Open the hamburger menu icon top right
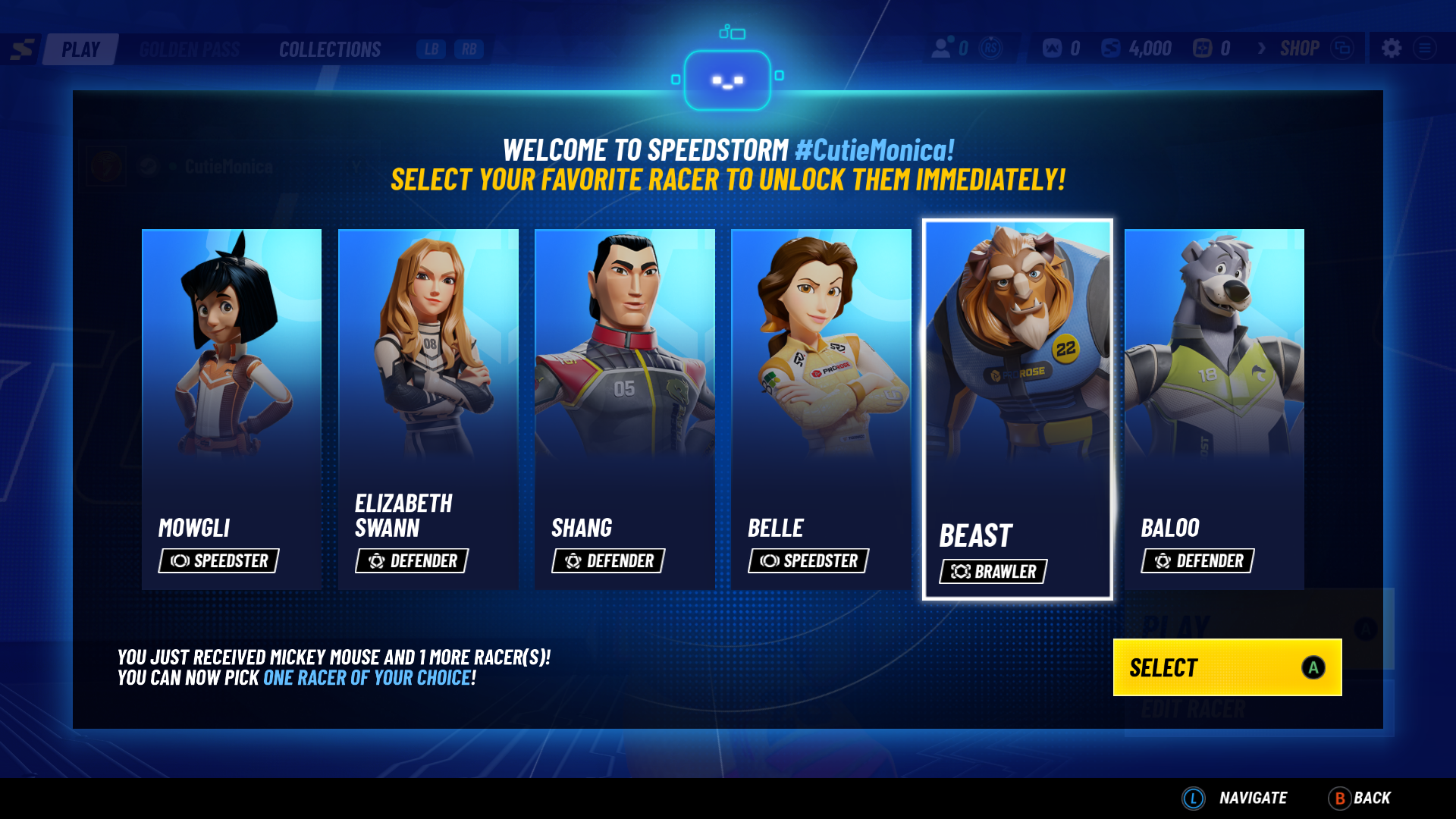This screenshot has height=819, width=1456. [1424, 47]
